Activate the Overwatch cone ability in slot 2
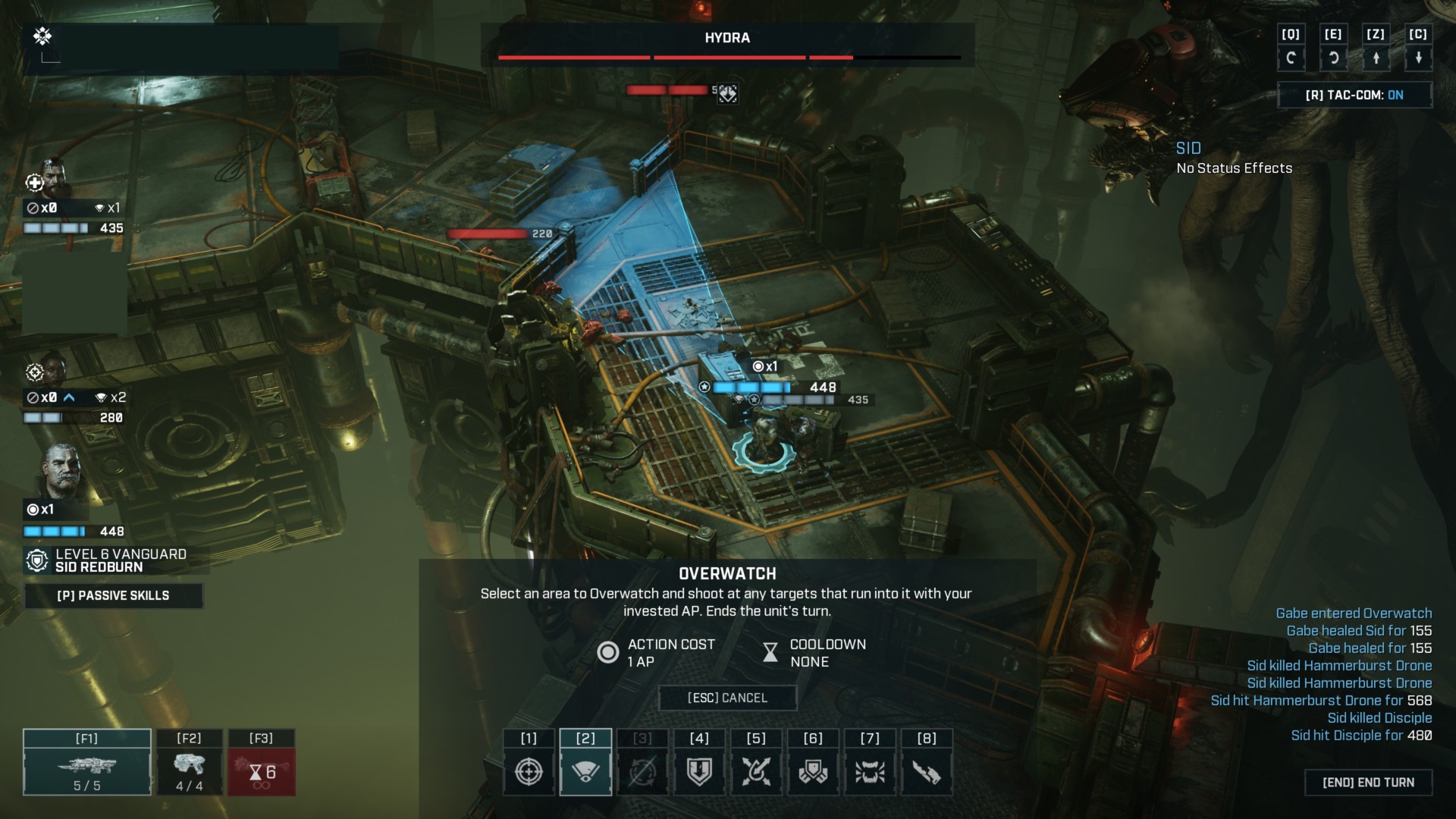This screenshot has width=1456, height=819. point(585,770)
